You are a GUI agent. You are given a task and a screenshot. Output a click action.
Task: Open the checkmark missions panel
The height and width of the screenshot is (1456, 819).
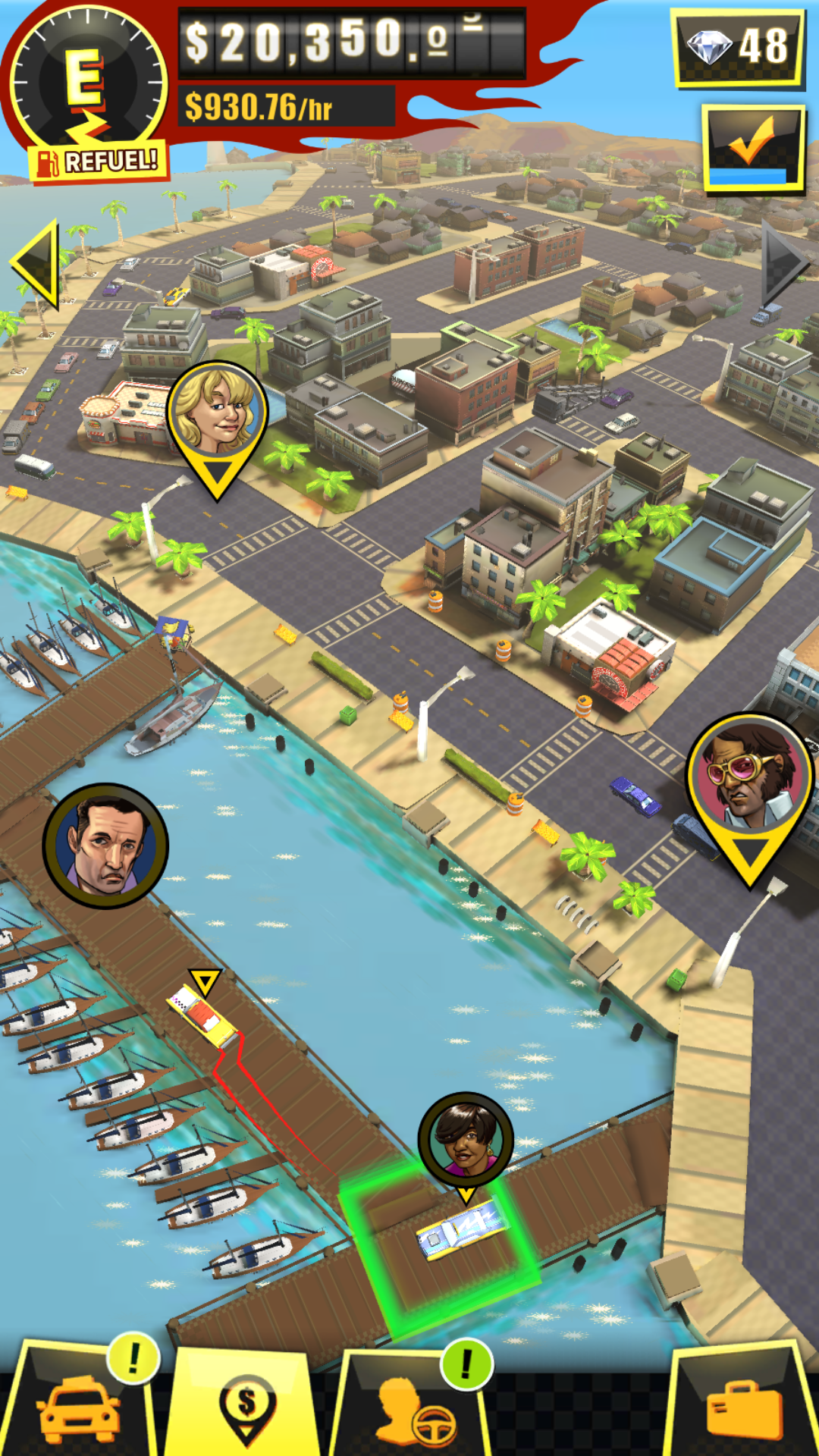(753, 147)
